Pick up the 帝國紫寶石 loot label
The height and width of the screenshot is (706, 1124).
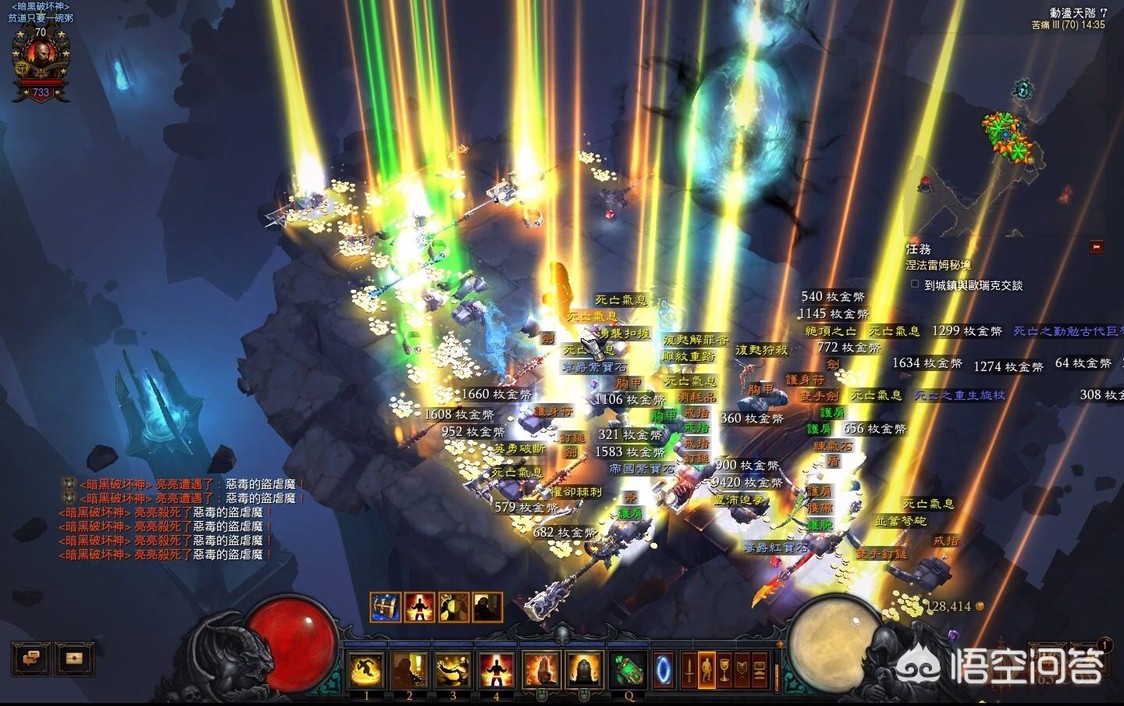(641, 468)
